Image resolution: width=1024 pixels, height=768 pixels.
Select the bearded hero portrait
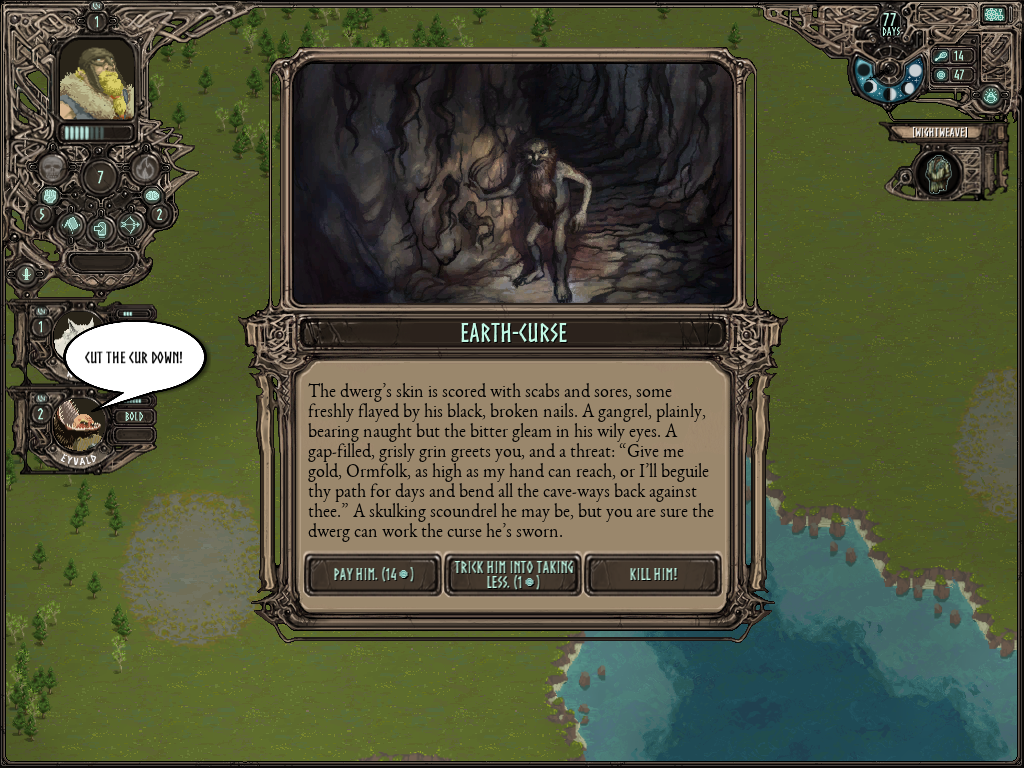(x=96, y=80)
